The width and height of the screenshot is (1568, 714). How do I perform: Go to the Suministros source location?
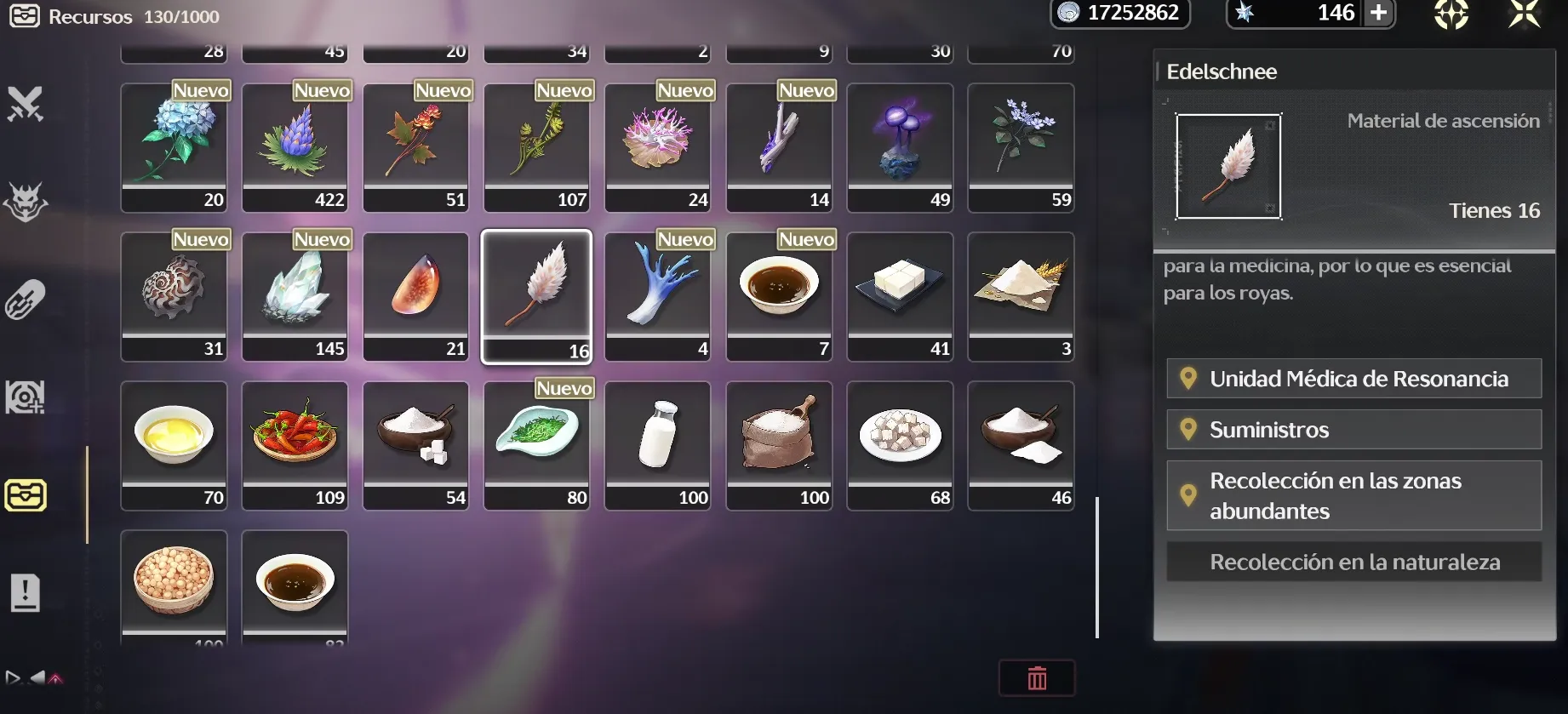coord(1353,430)
